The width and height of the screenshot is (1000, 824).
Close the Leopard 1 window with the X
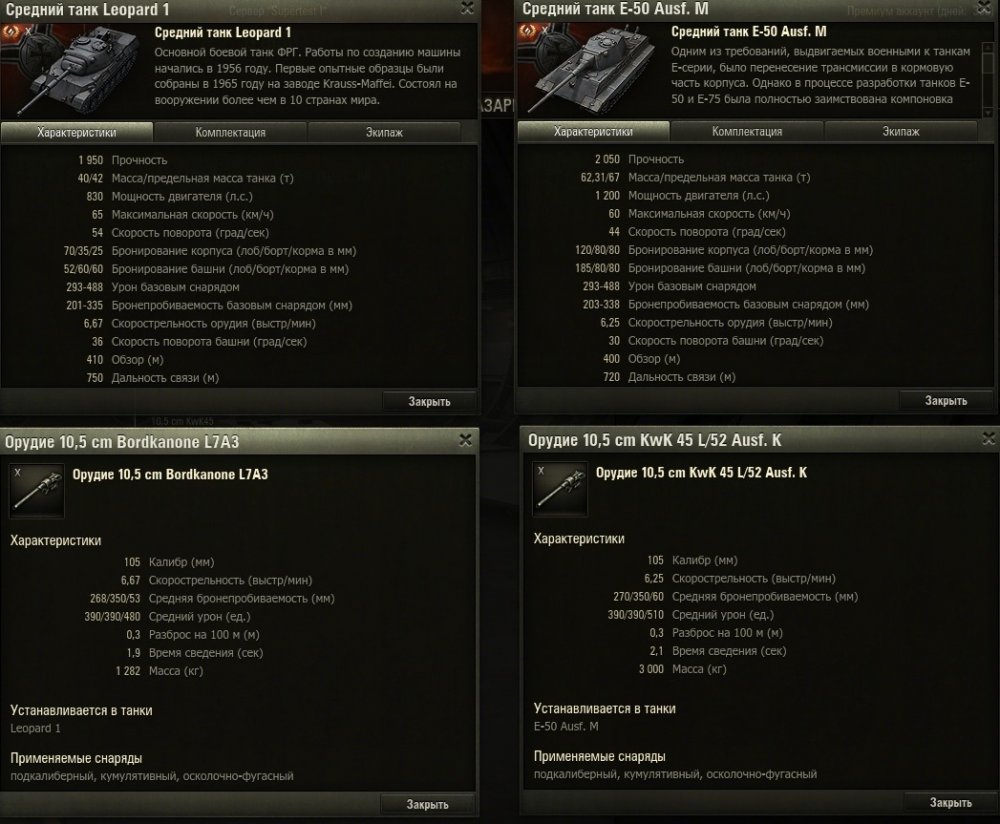click(x=467, y=9)
